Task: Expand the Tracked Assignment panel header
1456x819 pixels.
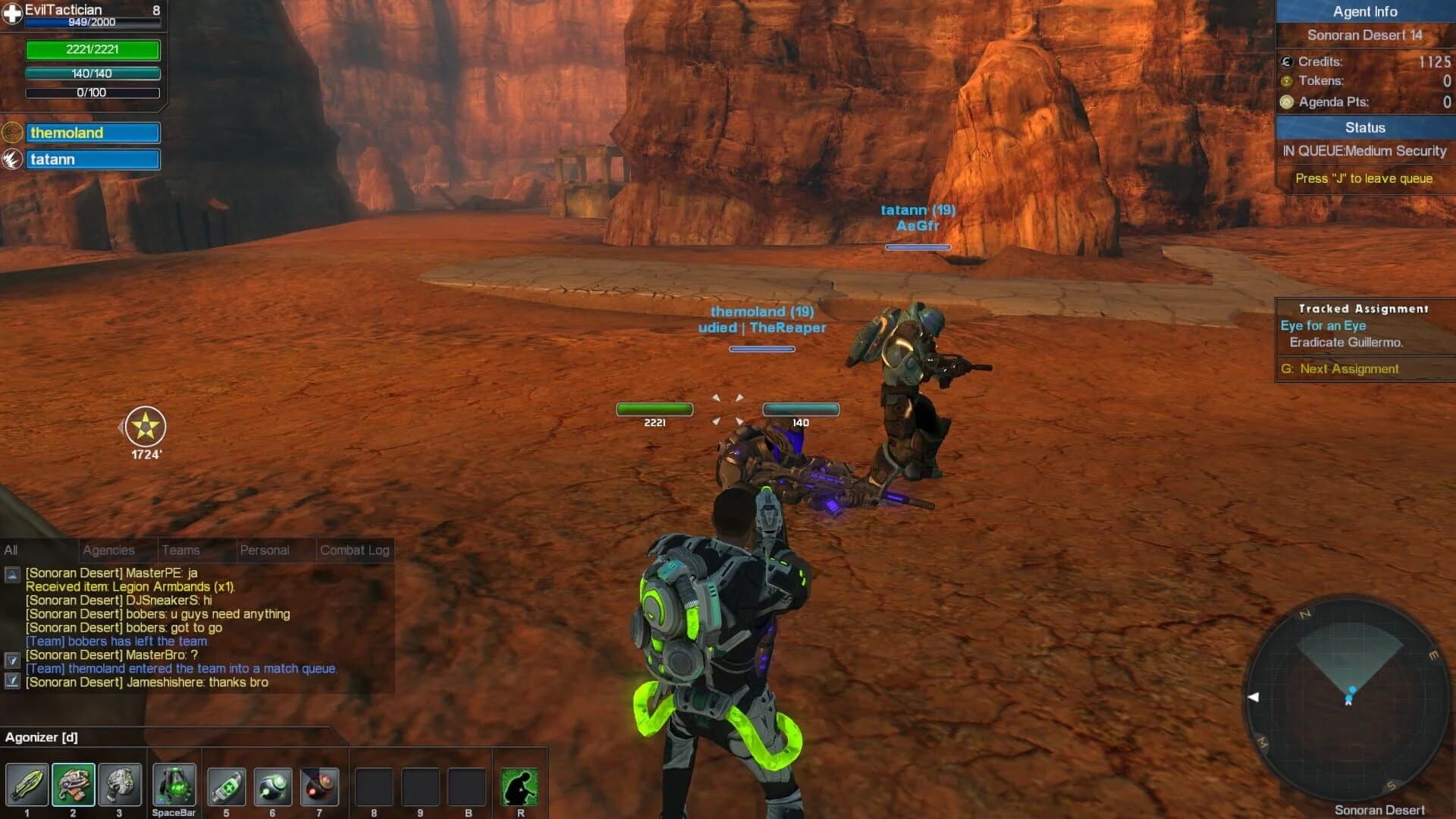Action: tap(1363, 309)
